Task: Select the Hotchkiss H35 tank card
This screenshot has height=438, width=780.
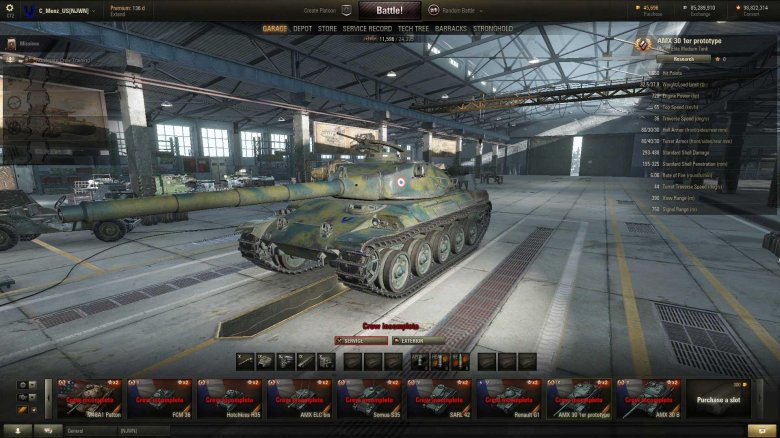Action: point(230,398)
